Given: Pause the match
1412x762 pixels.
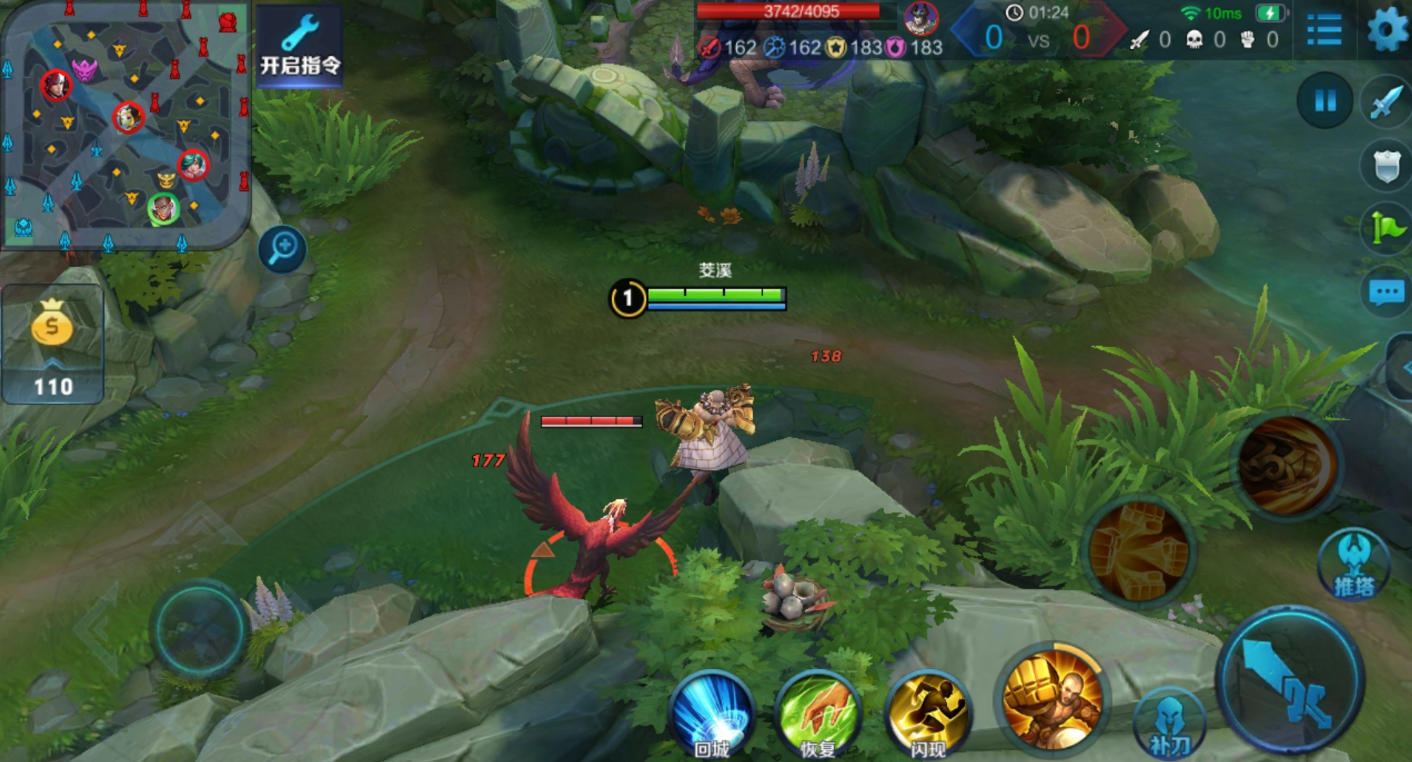Looking at the screenshot, I should click(x=1325, y=101).
